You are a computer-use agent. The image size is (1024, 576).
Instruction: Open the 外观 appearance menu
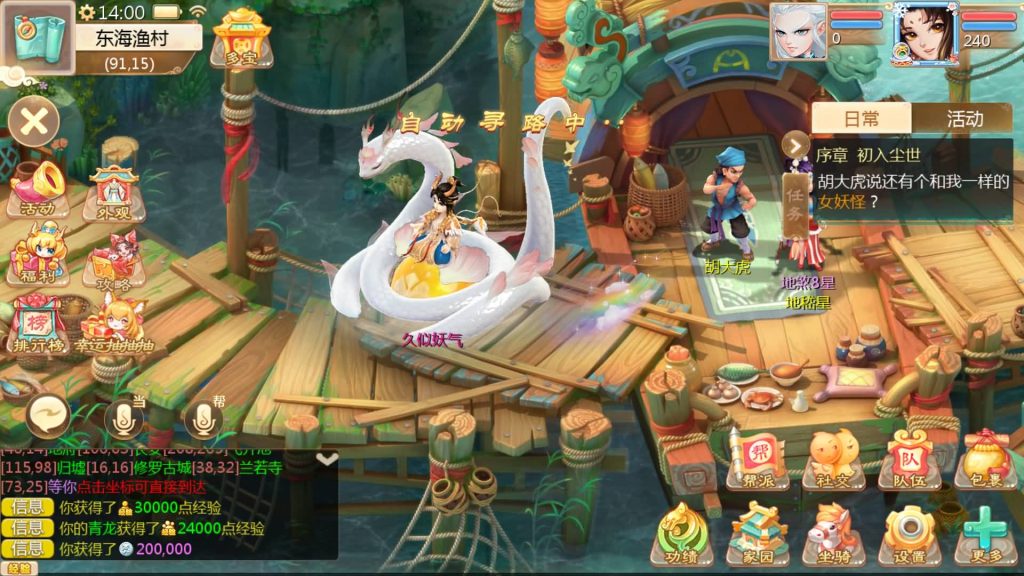(x=115, y=190)
